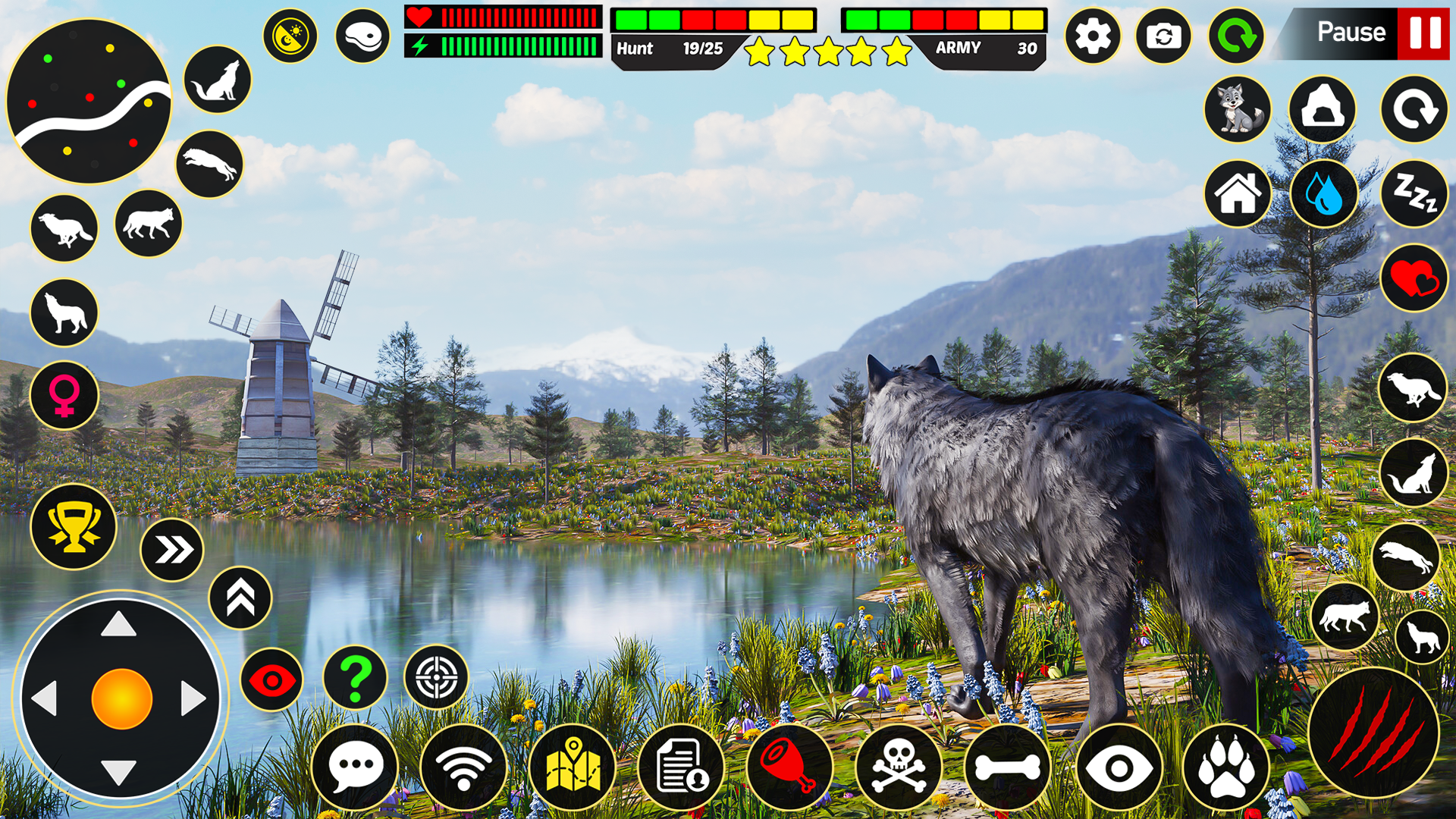
Task: Toggle the red eye stealth view
Action: (x=271, y=680)
